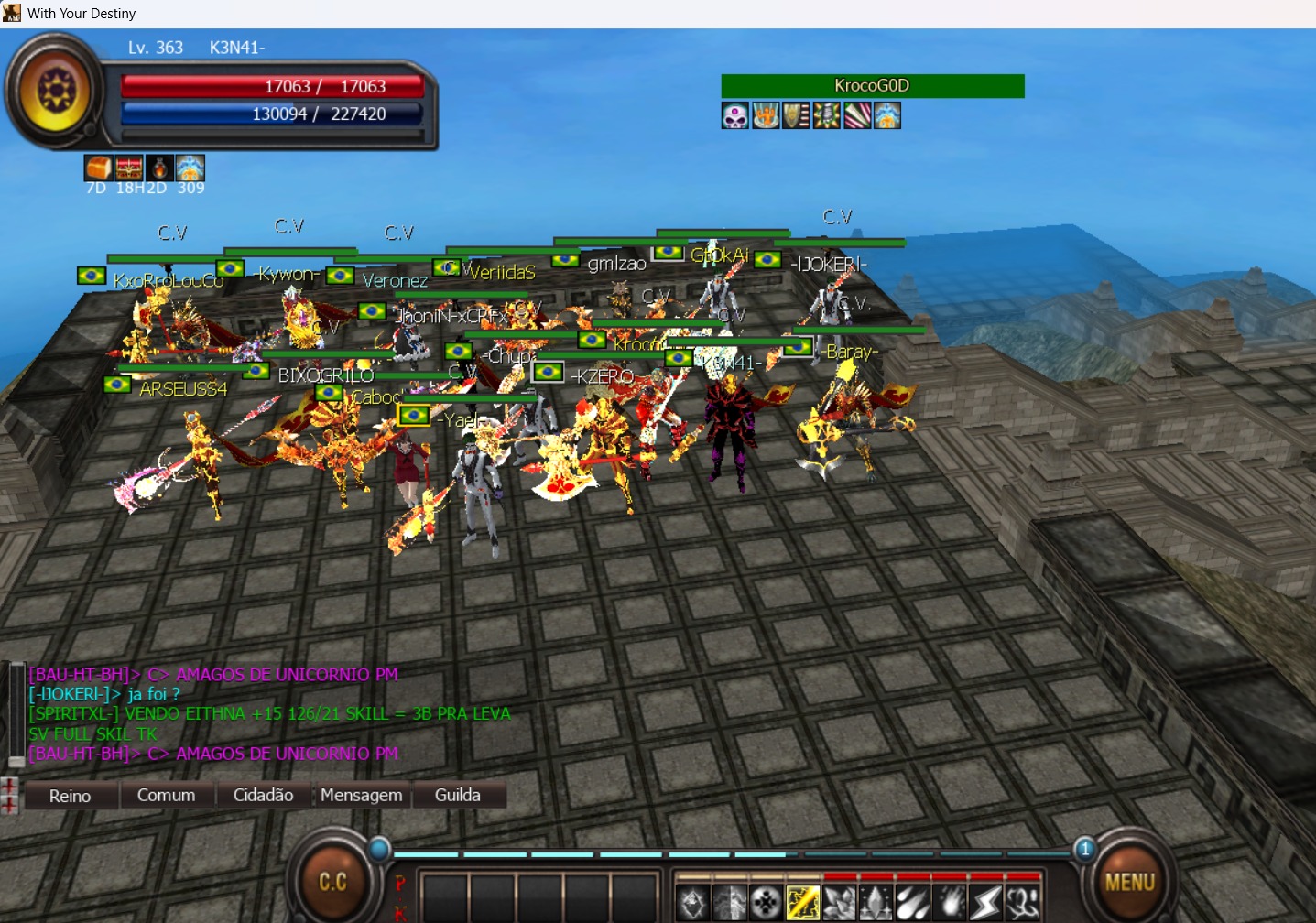Open the Cidadão chat tab
1316x923 pixels.
pyautogui.click(x=263, y=796)
